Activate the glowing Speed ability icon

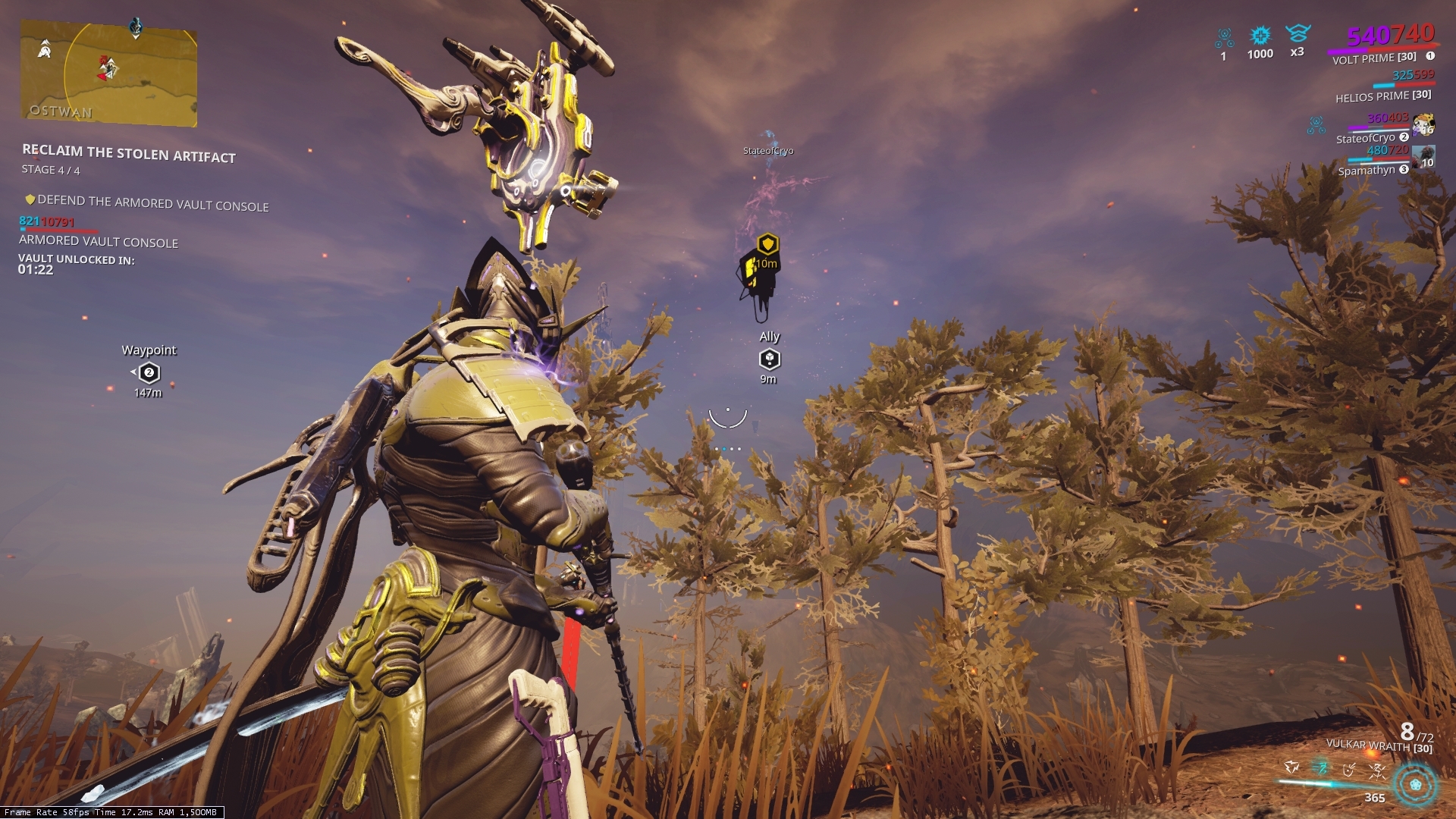coord(1320,767)
